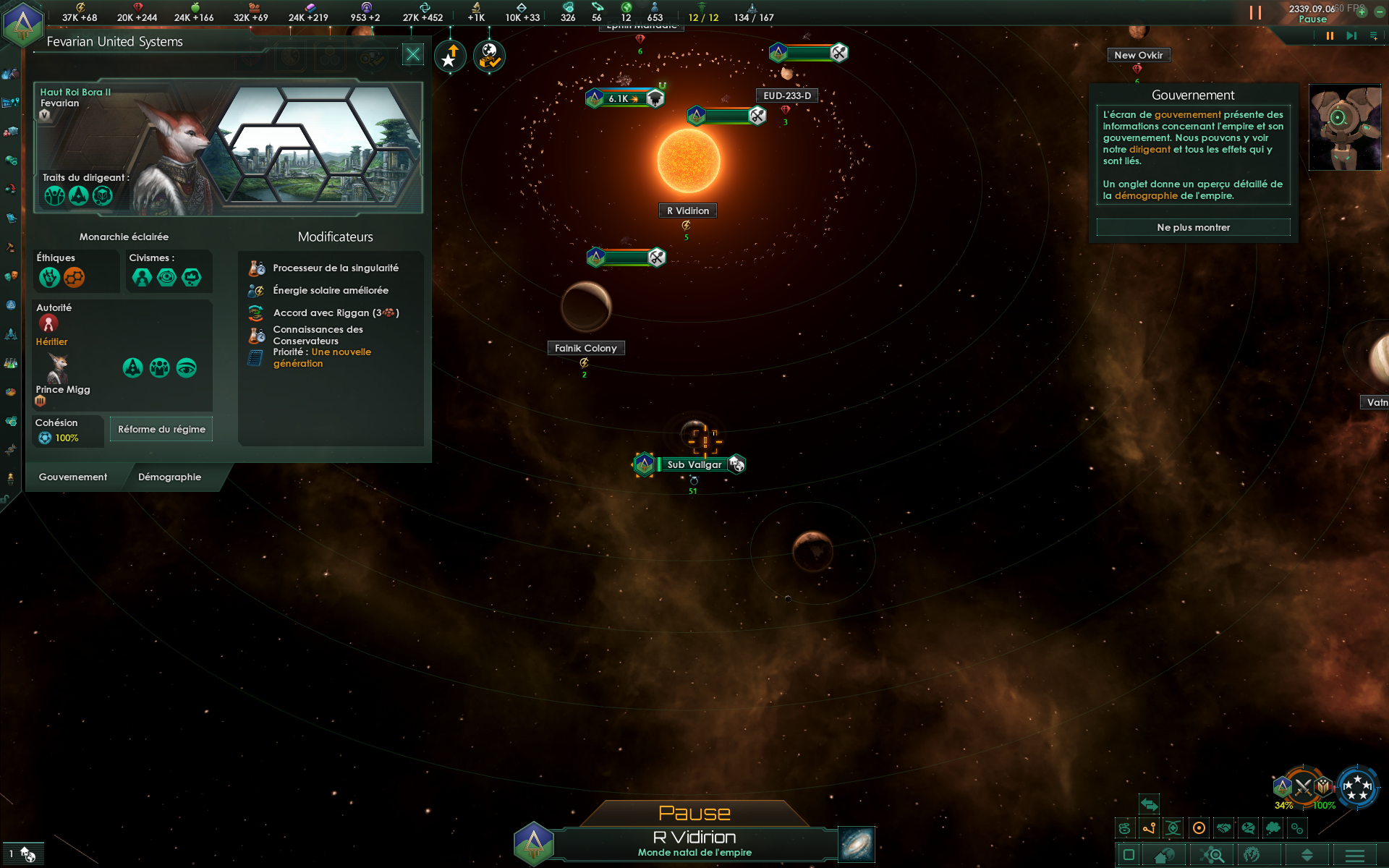The width and height of the screenshot is (1389, 868).
Task: Switch to the Démographie tab
Action: point(169,477)
